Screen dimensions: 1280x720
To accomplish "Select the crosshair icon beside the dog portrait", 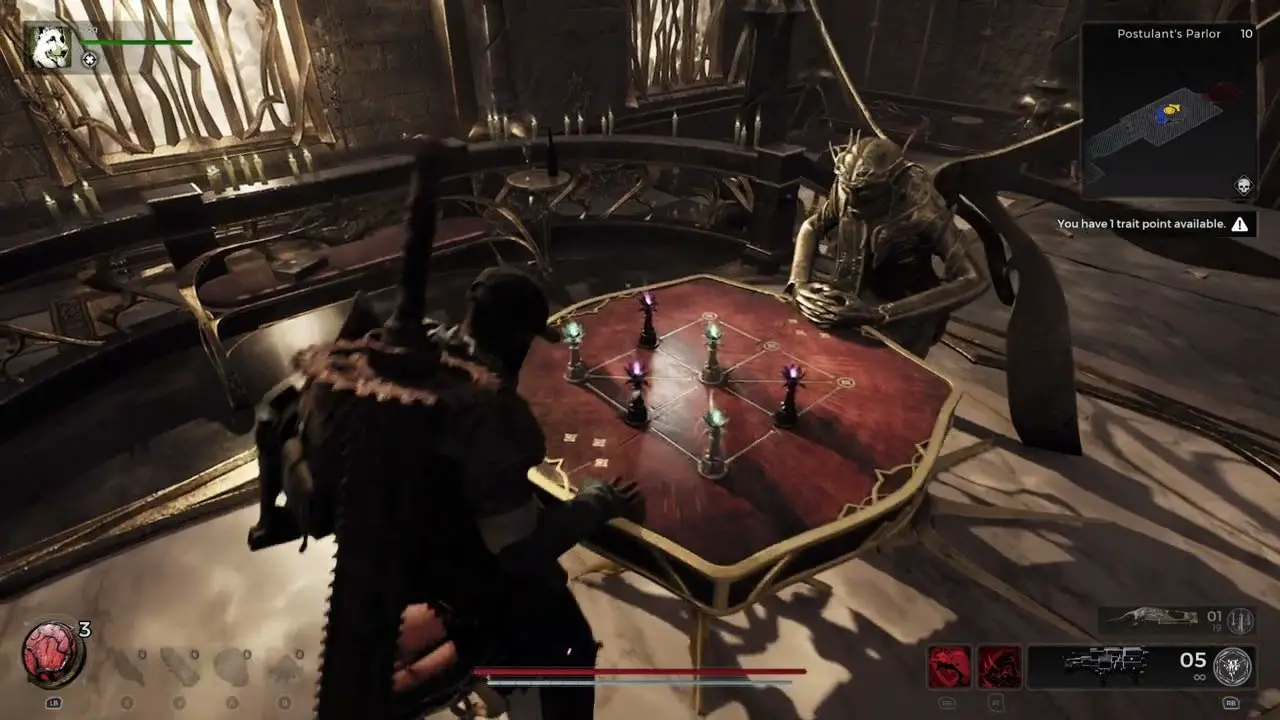I will tap(89, 60).
